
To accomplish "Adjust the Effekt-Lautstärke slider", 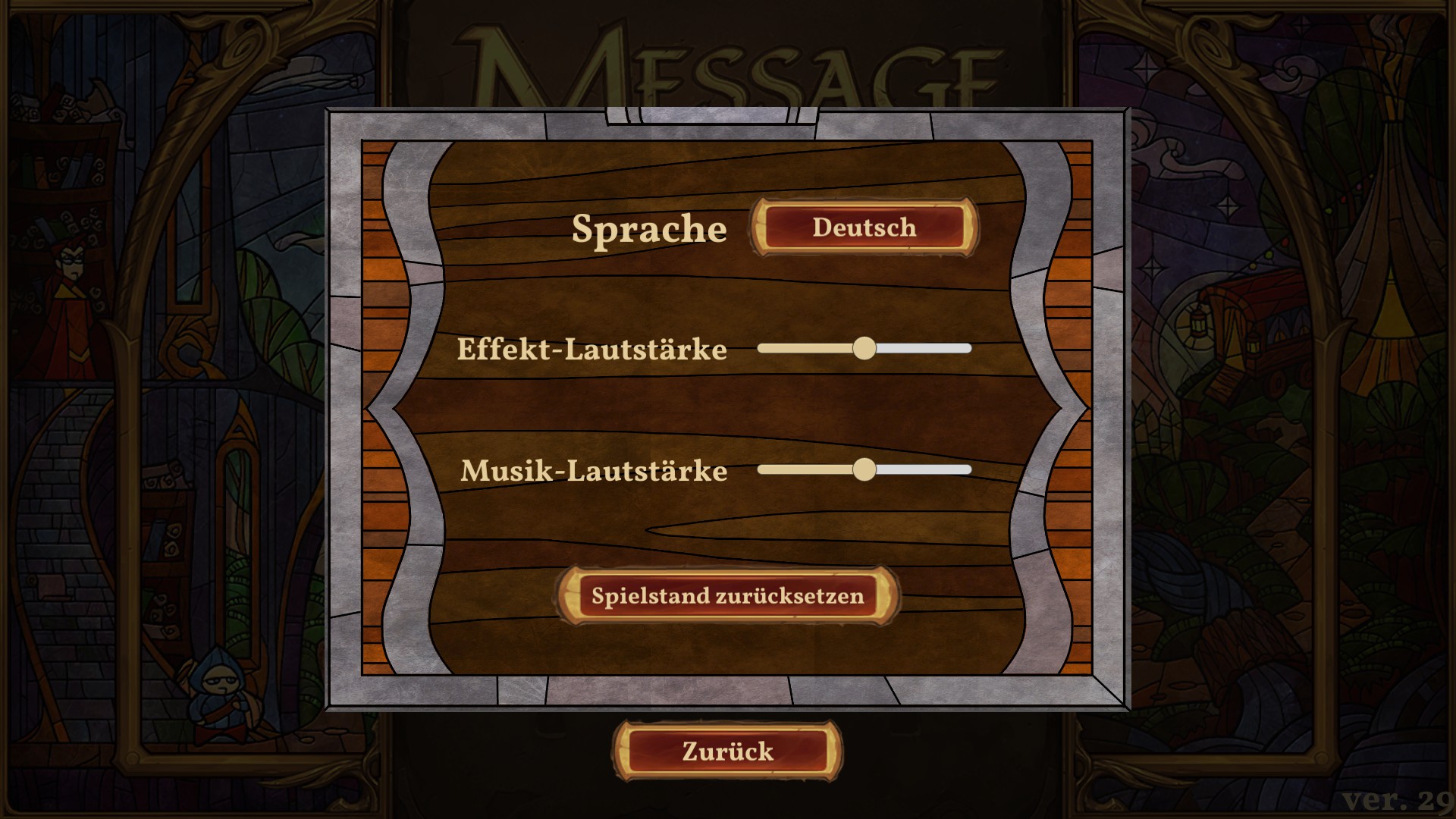I will point(864,348).
